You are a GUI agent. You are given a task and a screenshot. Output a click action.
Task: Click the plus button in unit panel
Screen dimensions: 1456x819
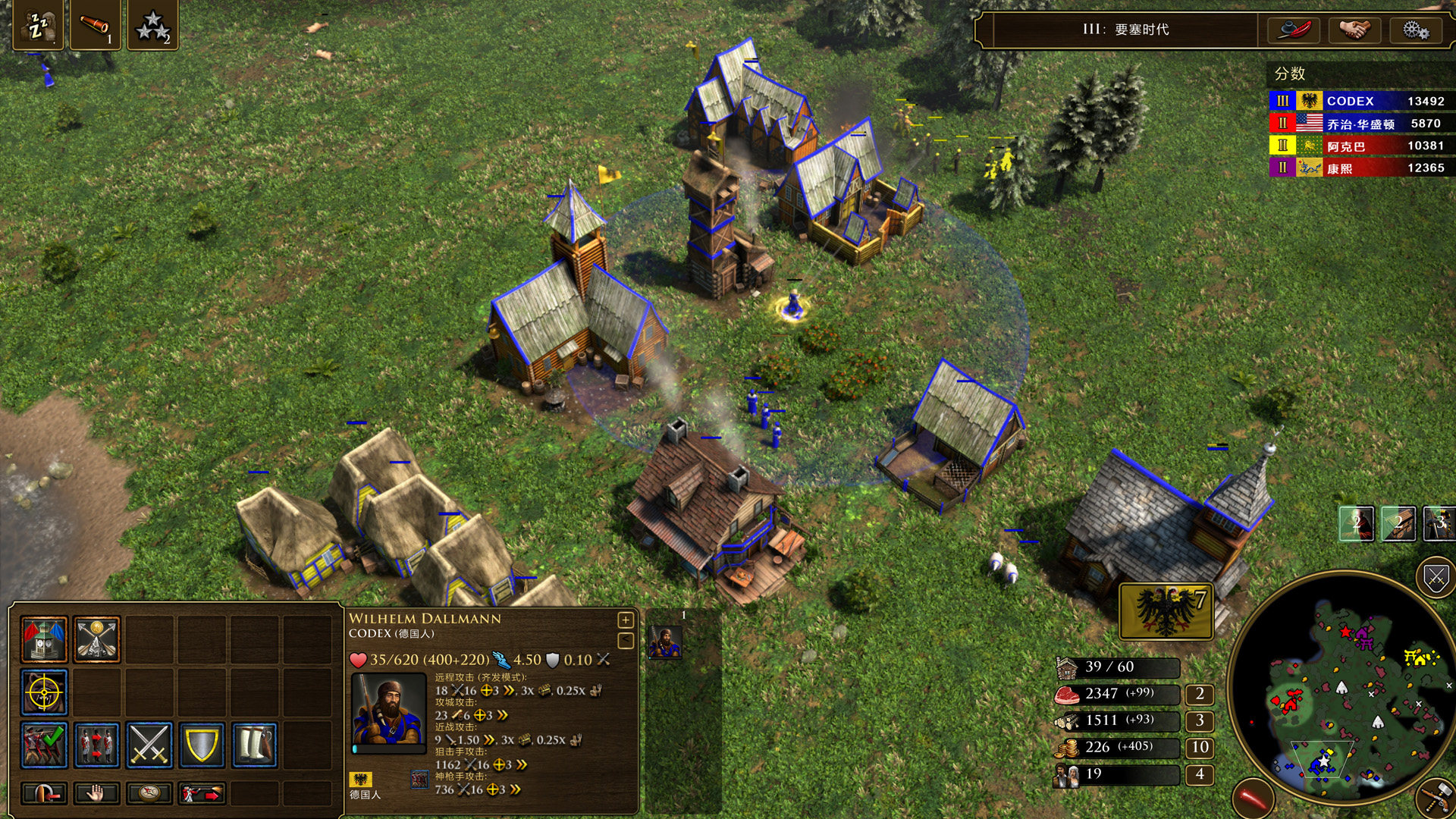tap(626, 620)
